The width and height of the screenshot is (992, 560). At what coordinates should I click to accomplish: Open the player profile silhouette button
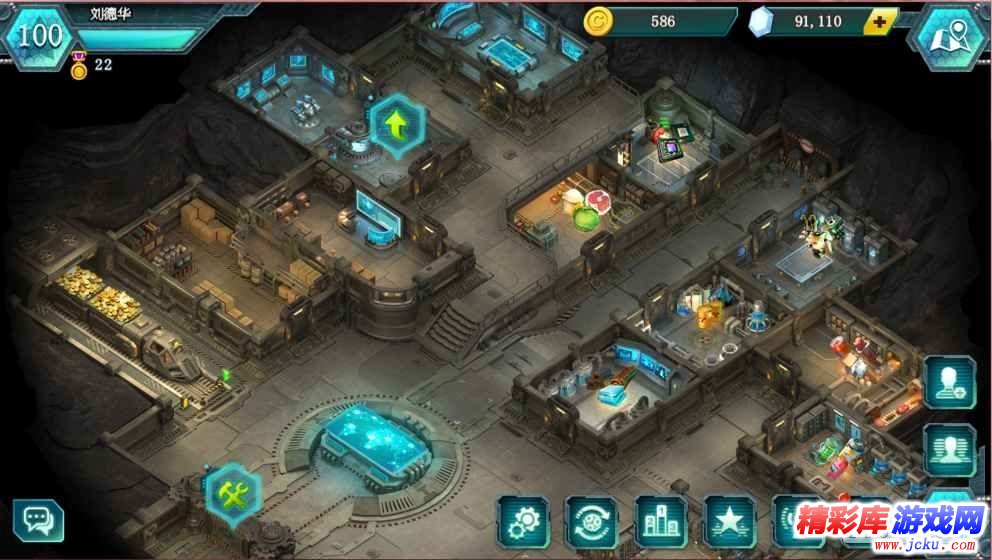click(949, 450)
